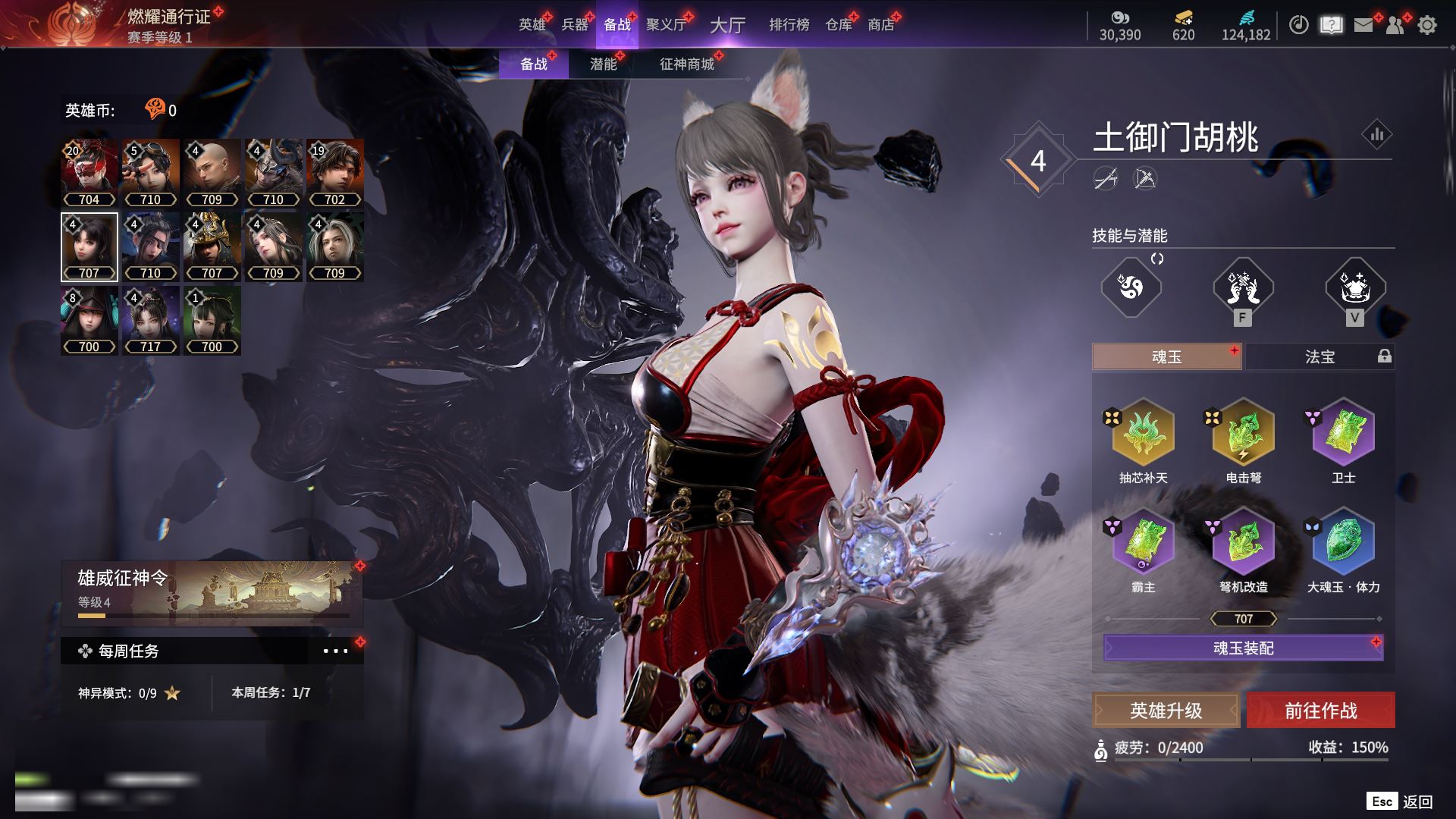Switch to the 征神商城 sub-tab
Image resolution: width=1456 pixels, height=819 pixels.
point(687,64)
